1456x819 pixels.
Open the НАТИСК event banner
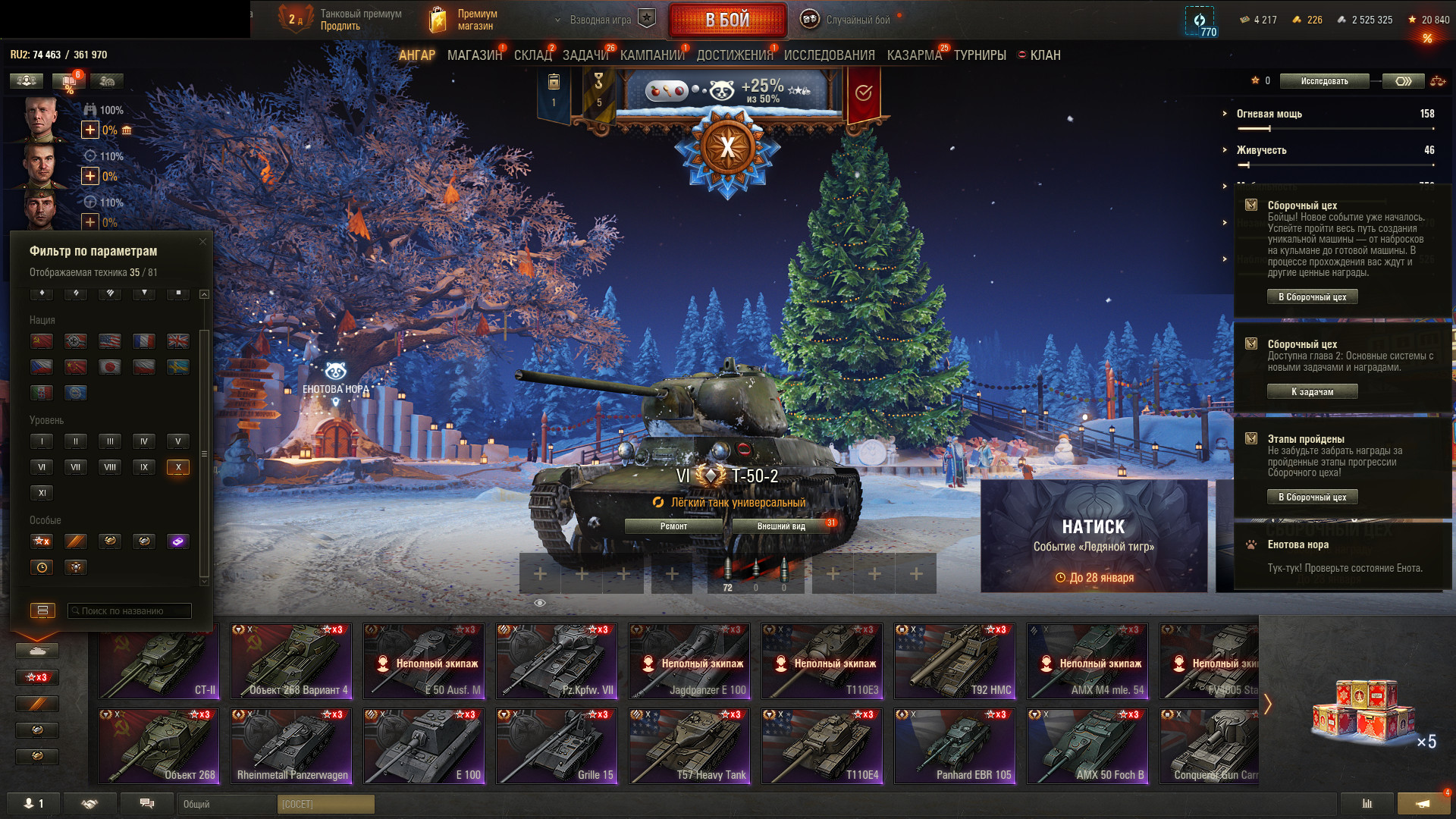[1094, 536]
